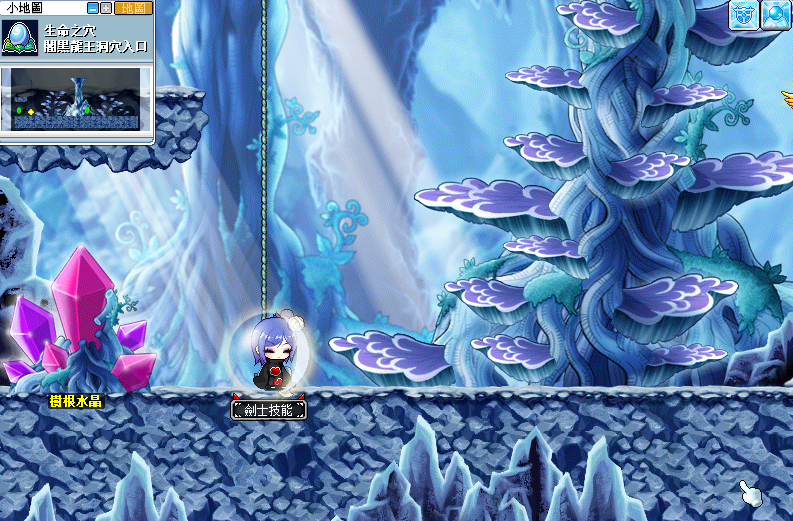
Task: Select the blue shield buff icon
Action: tap(742, 16)
